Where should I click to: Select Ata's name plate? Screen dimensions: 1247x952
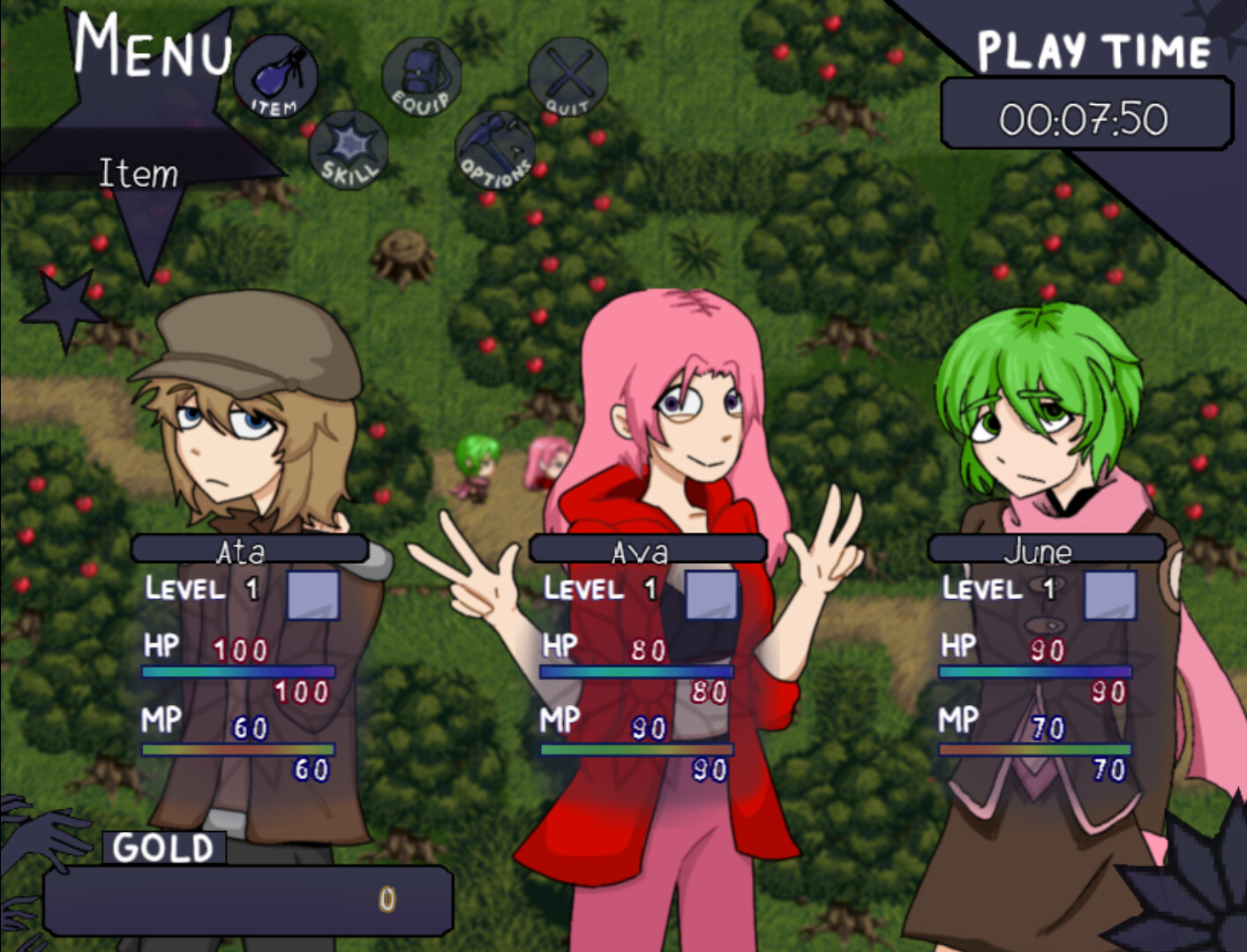(248, 549)
